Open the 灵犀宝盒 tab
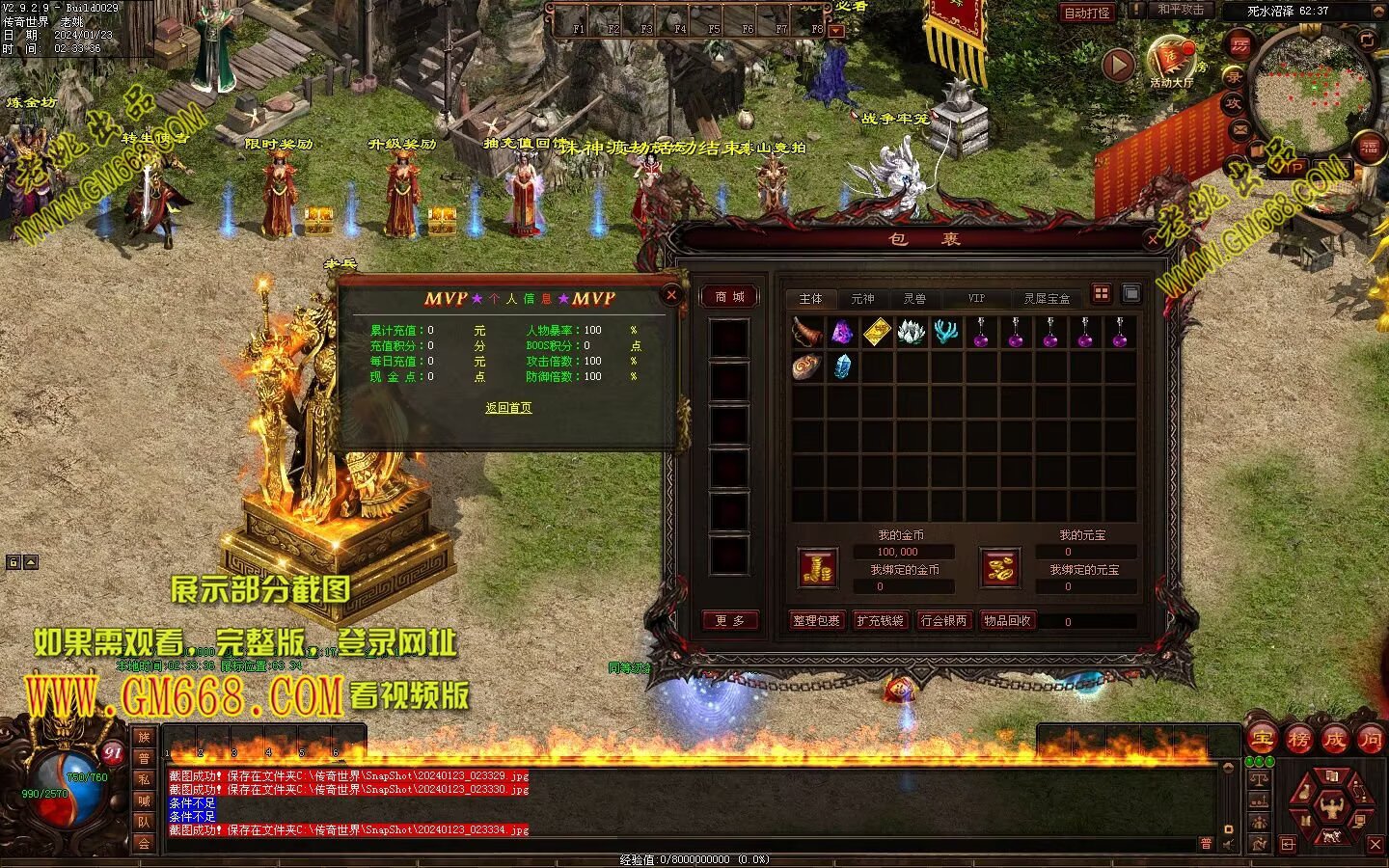1389x868 pixels. click(1047, 299)
